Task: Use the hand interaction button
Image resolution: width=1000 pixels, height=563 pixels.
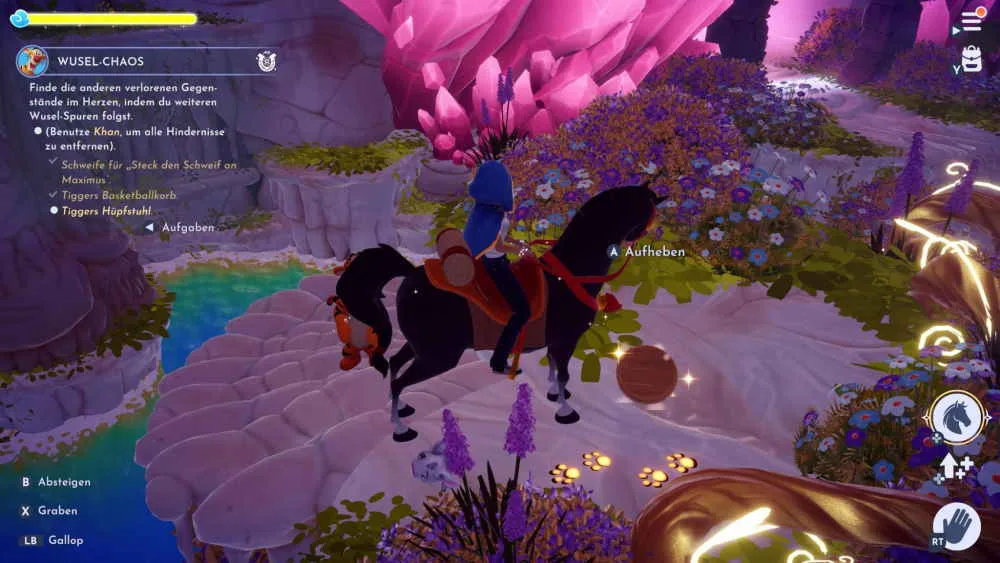Action: [957, 525]
